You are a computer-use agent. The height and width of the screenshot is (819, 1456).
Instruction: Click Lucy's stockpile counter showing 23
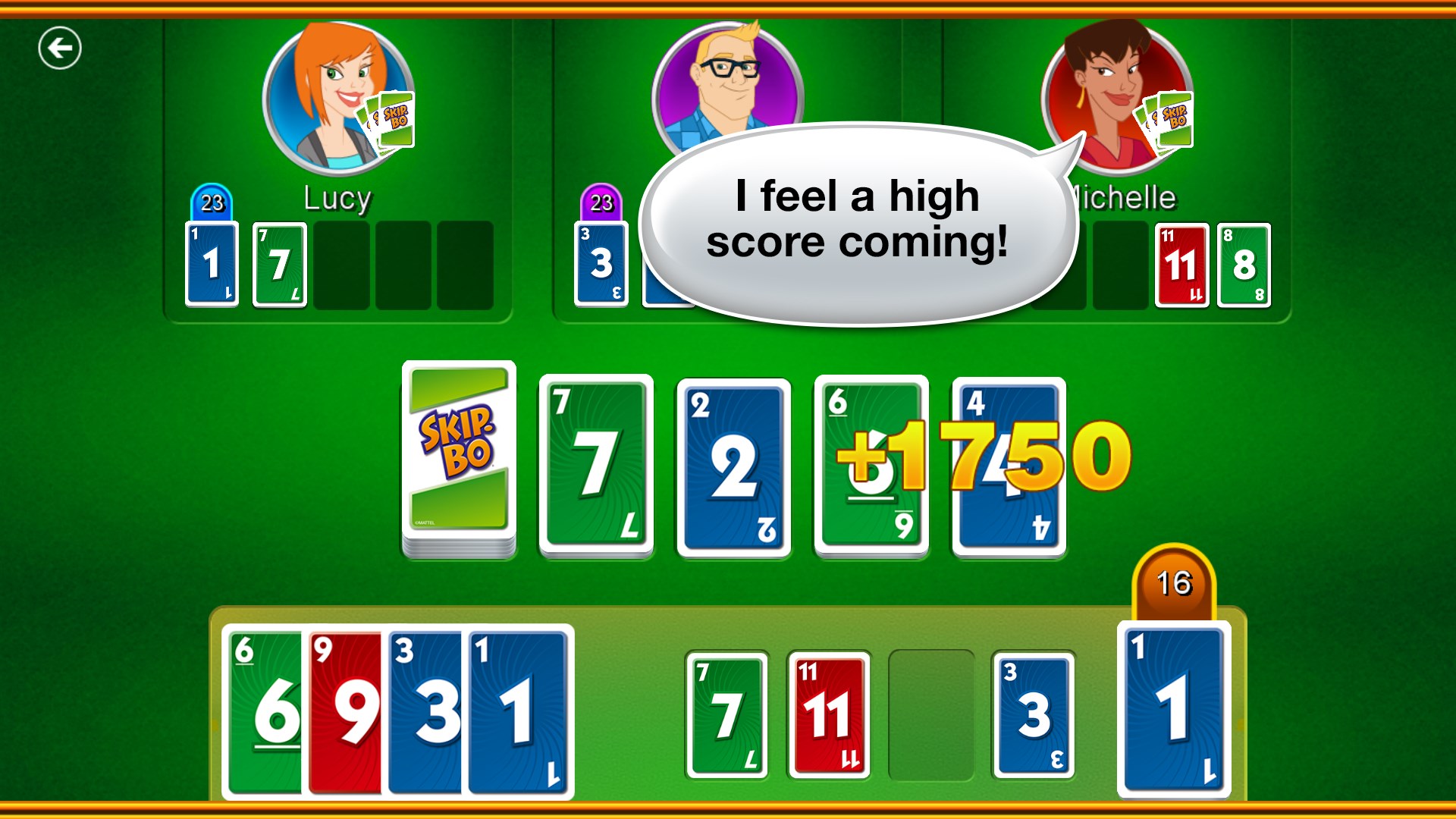210,202
